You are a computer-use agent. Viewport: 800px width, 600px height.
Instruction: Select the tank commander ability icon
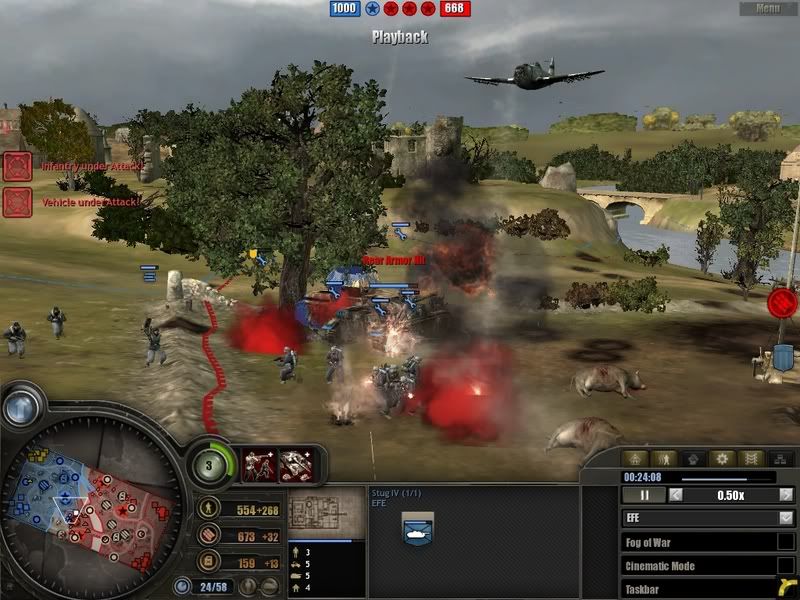click(x=295, y=462)
